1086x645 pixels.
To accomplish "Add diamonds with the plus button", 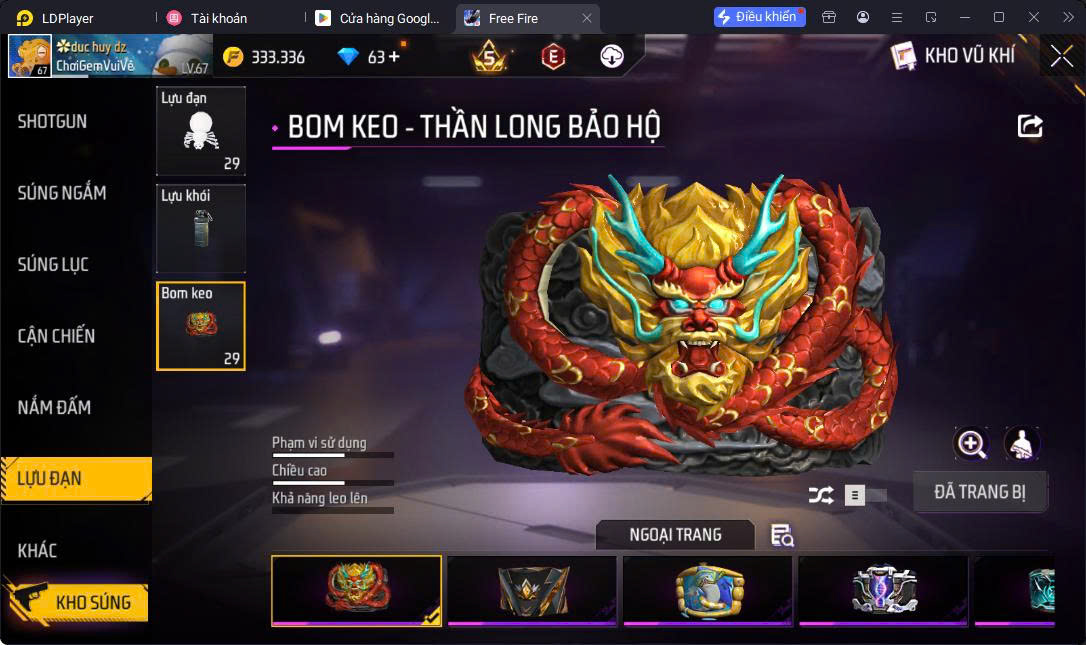I will pyautogui.click(x=394, y=57).
